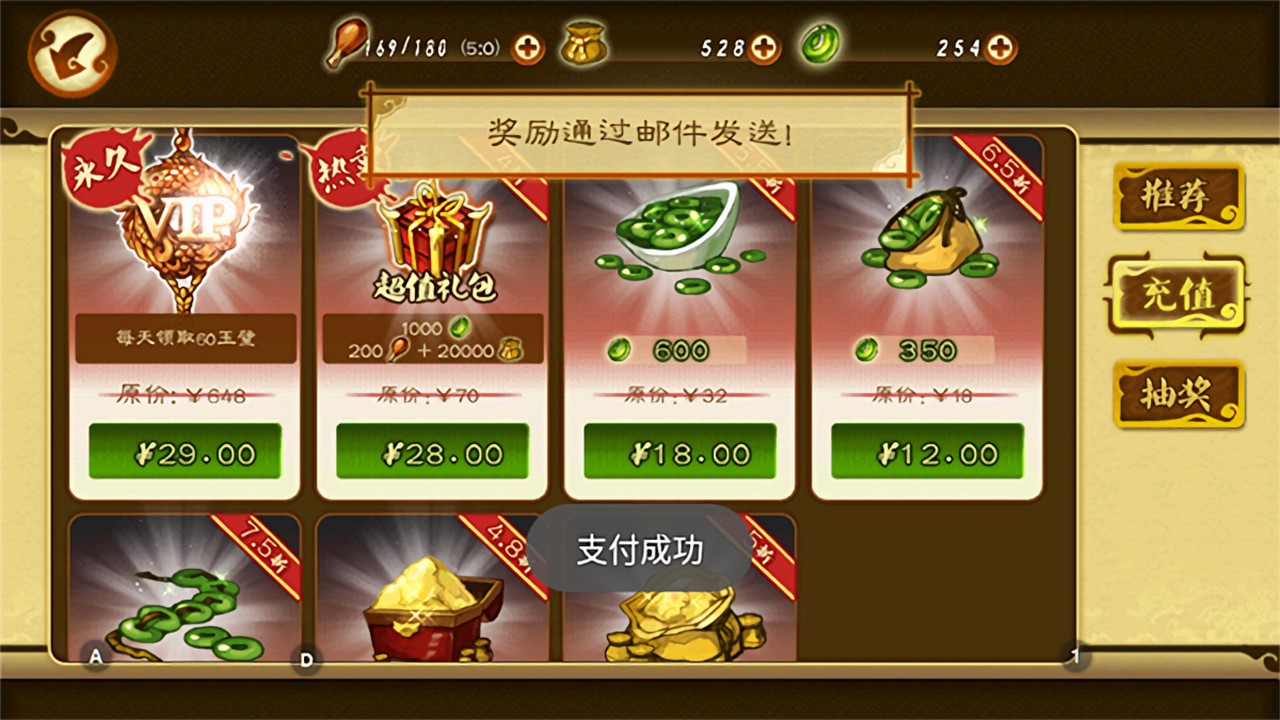1280x720 pixels.
Task: Click the green jade currency icon
Action: click(x=820, y=45)
